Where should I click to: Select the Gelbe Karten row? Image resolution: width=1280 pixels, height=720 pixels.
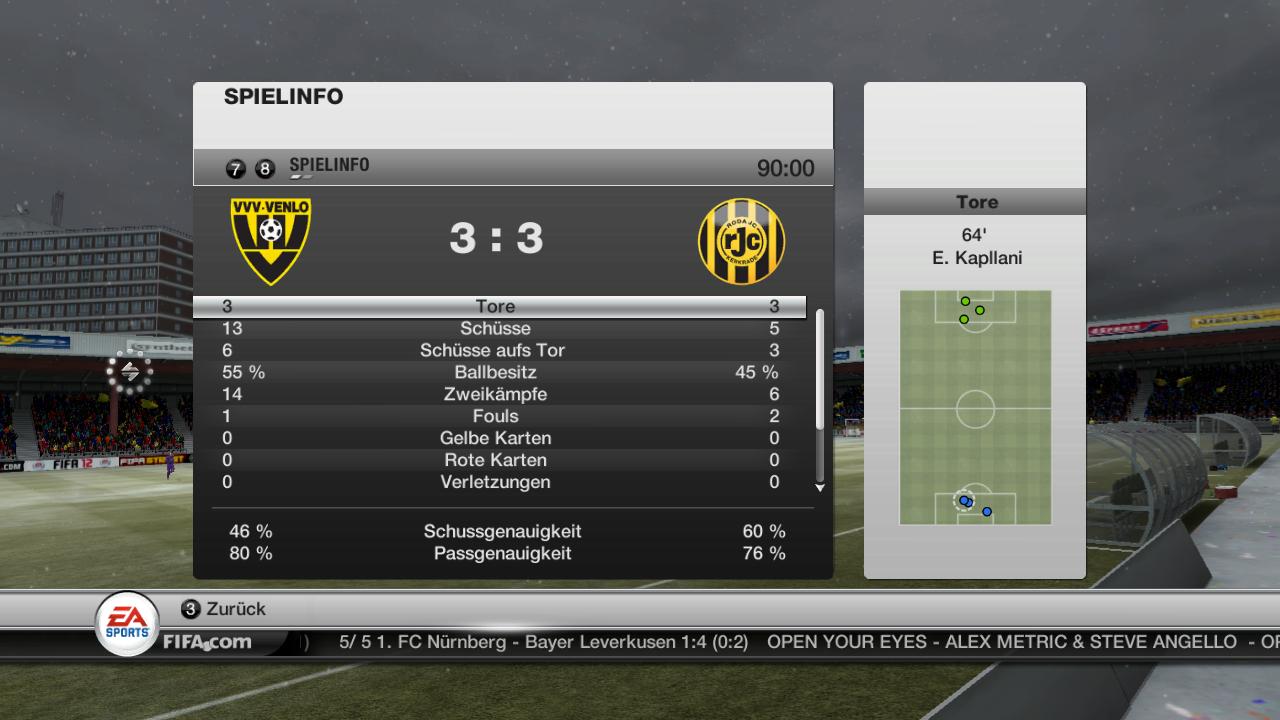click(496, 439)
